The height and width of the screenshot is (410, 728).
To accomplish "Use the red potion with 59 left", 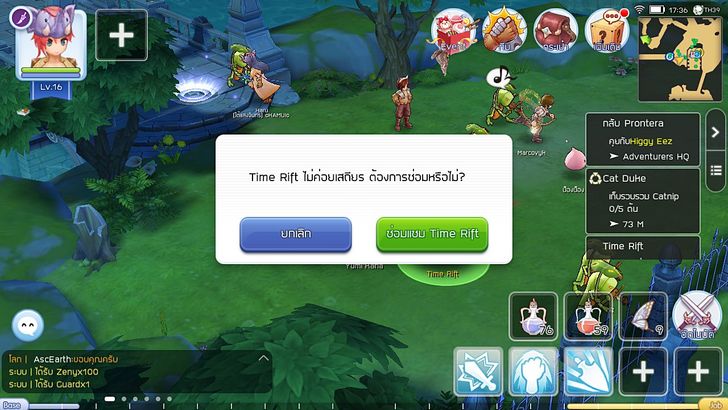I will click(587, 315).
